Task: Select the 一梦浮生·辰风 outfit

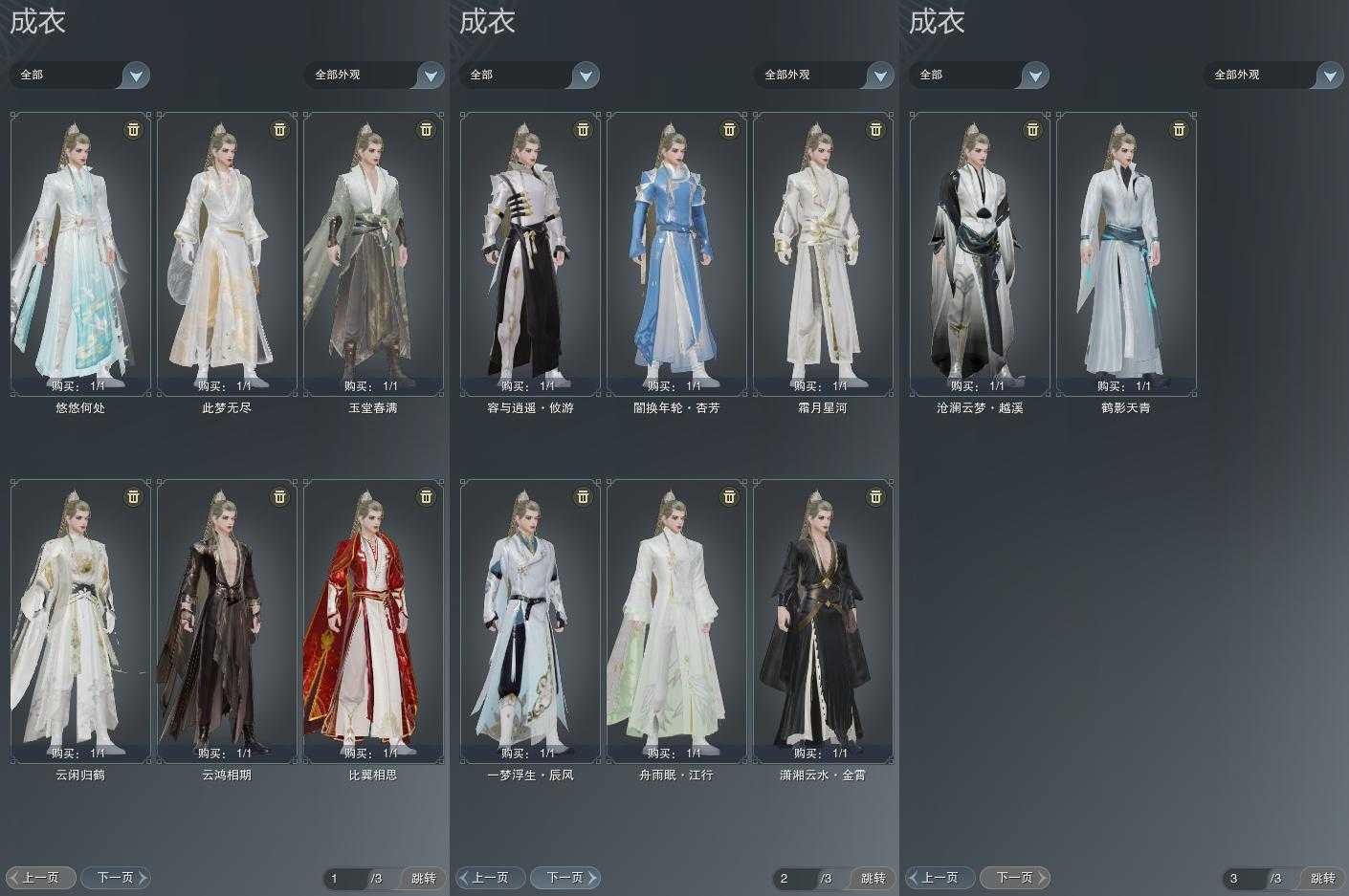Action: (x=530, y=621)
